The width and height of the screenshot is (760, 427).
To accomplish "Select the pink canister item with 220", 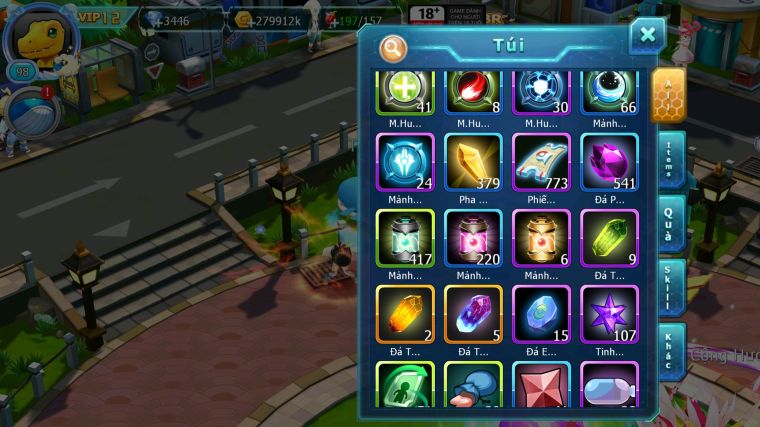I will pyautogui.click(x=473, y=238).
